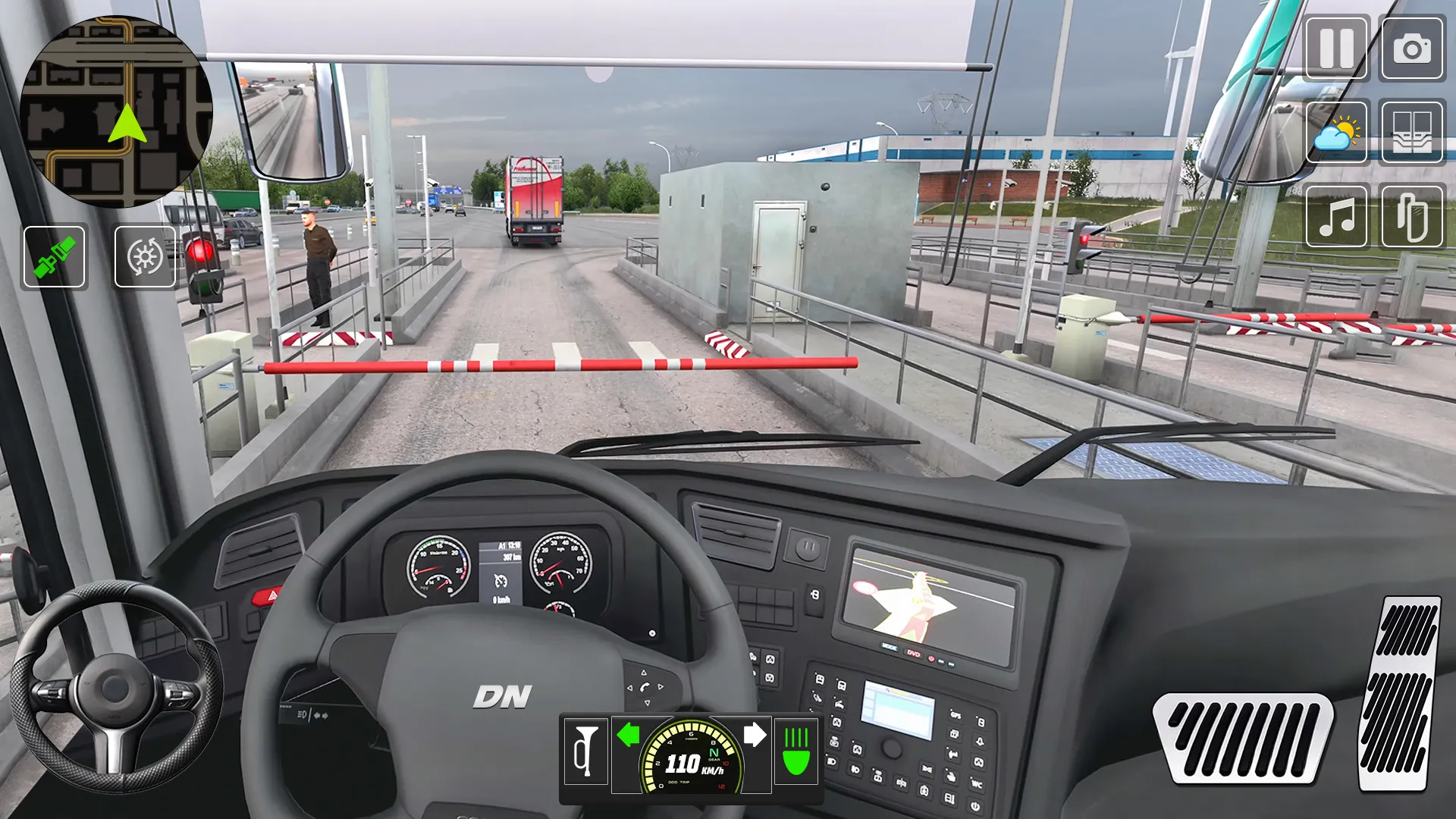Open the bus door control
Image resolution: width=1456 pixels, height=819 pixels.
[x=1411, y=133]
